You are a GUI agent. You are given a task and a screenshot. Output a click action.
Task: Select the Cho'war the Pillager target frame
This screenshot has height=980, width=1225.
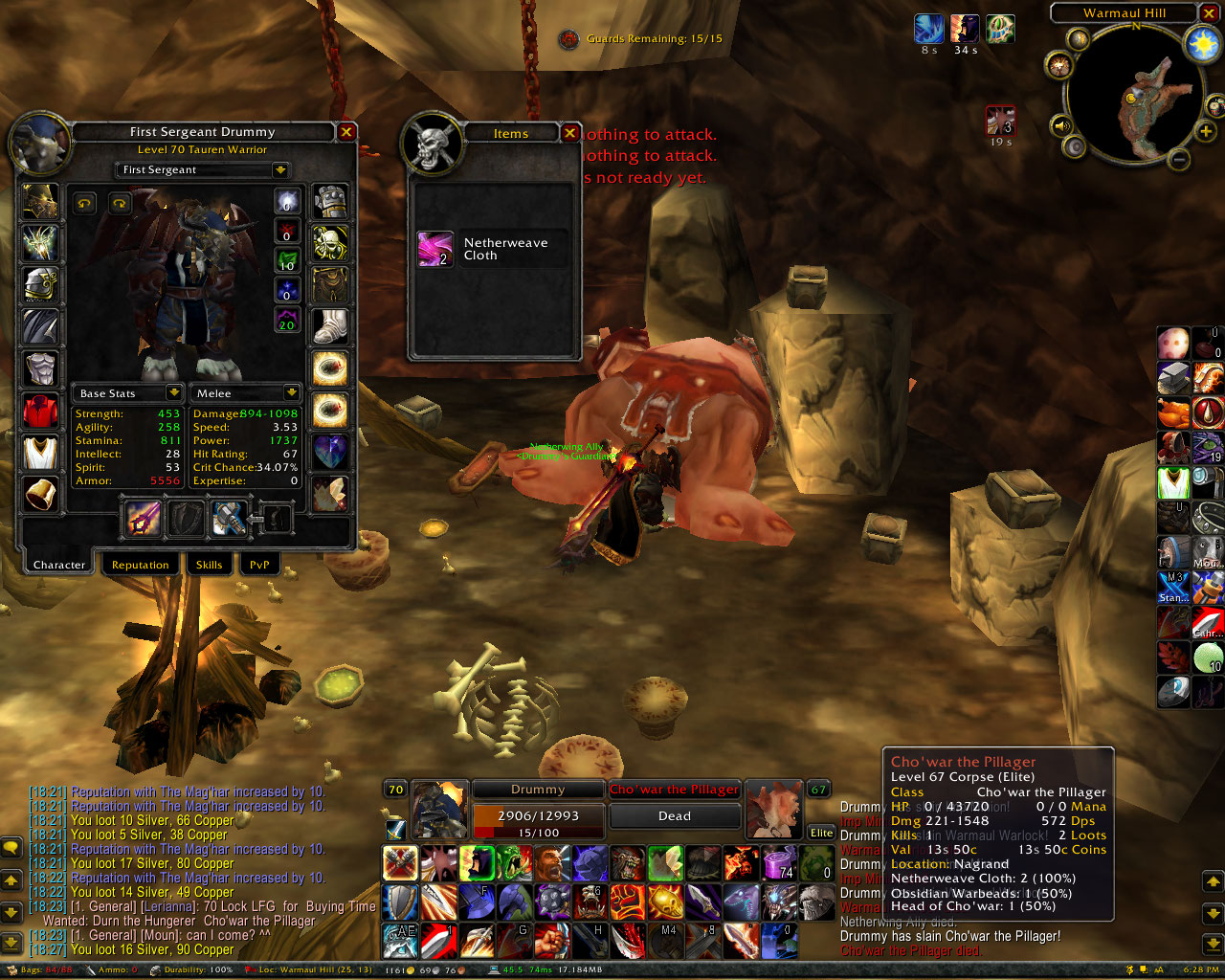(675, 790)
